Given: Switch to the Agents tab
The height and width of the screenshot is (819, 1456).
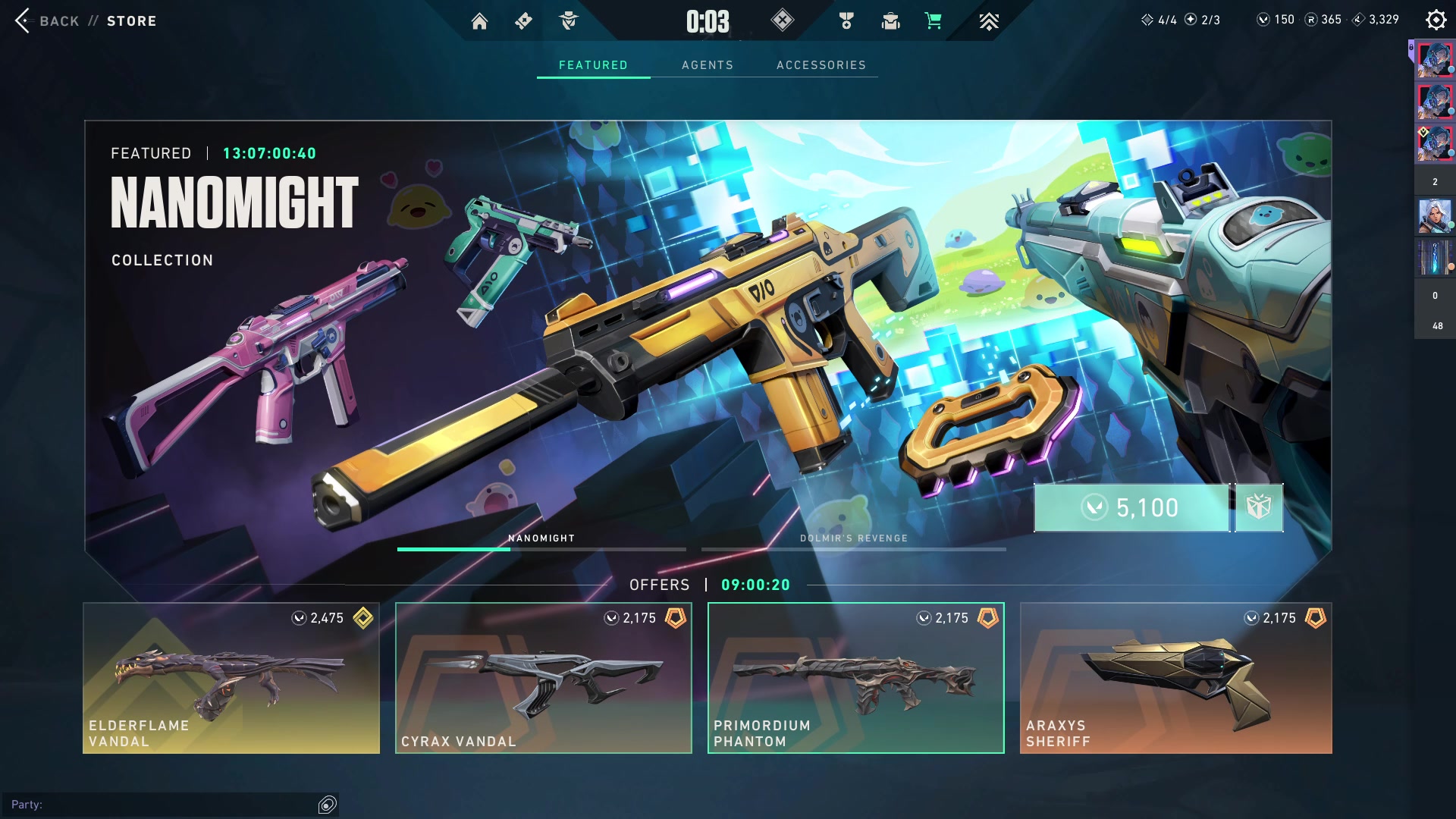Looking at the screenshot, I should click(x=707, y=65).
